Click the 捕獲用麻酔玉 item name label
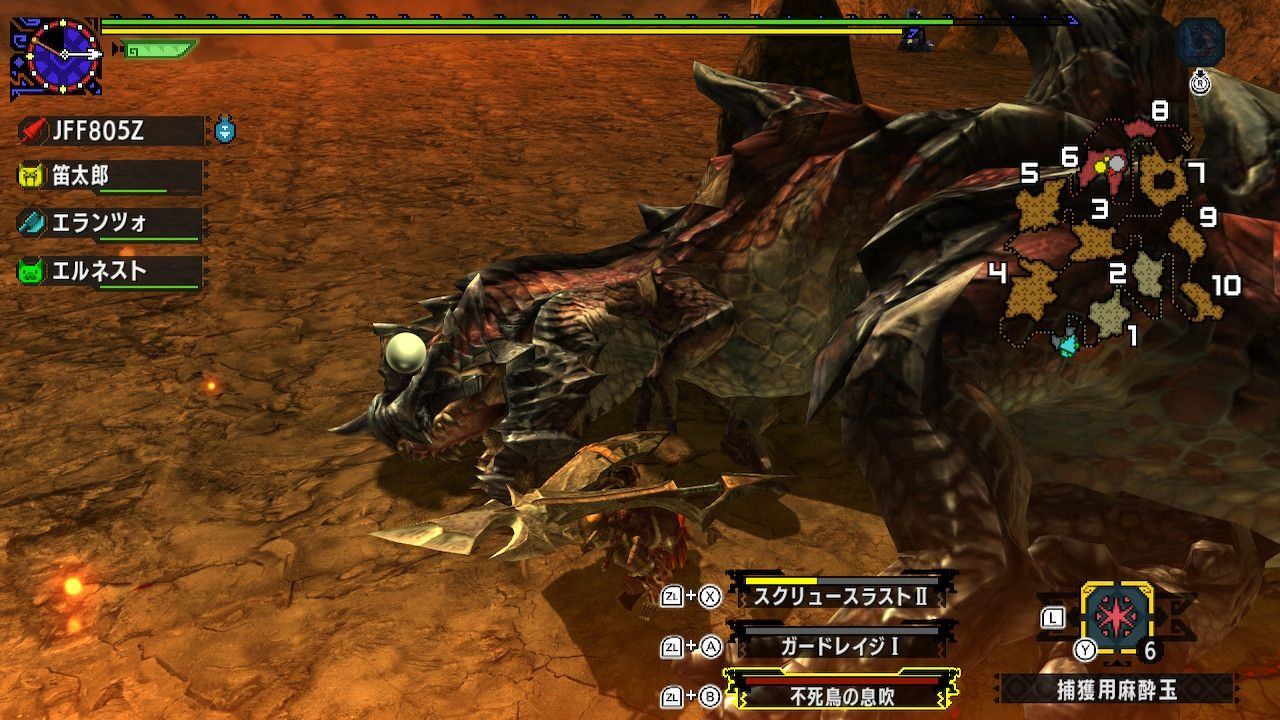This screenshot has width=1280, height=720. coord(1116,690)
